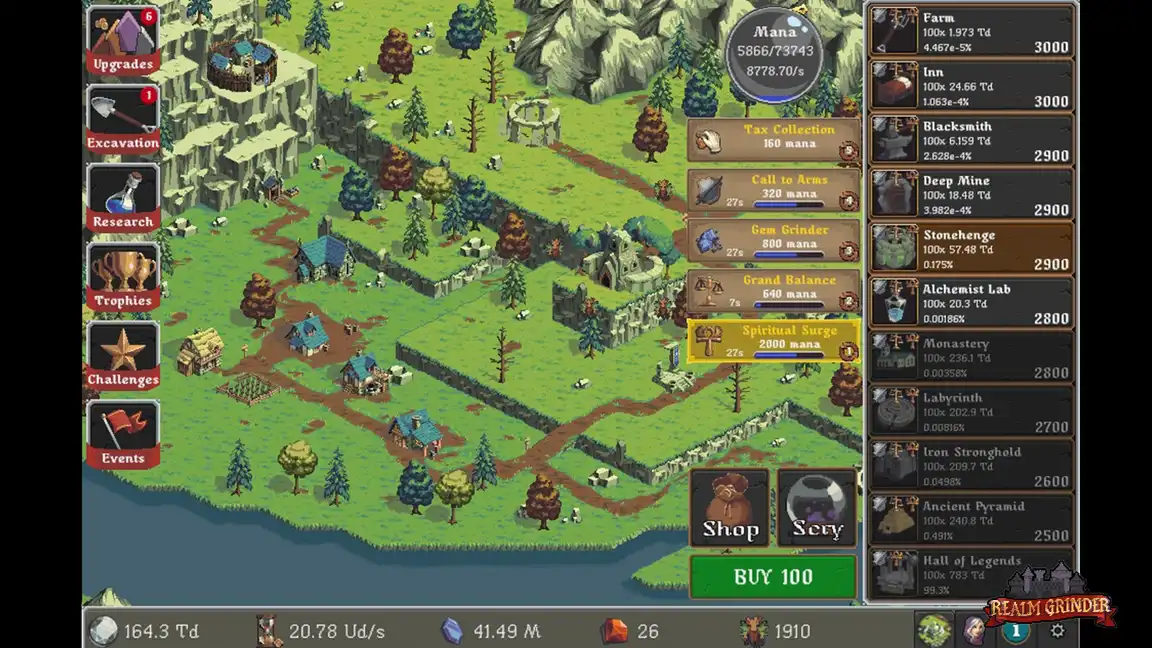The width and height of the screenshot is (1152, 648).
Task: Purchase Stonehenge buildings
Action: pyautogui.click(x=970, y=249)
